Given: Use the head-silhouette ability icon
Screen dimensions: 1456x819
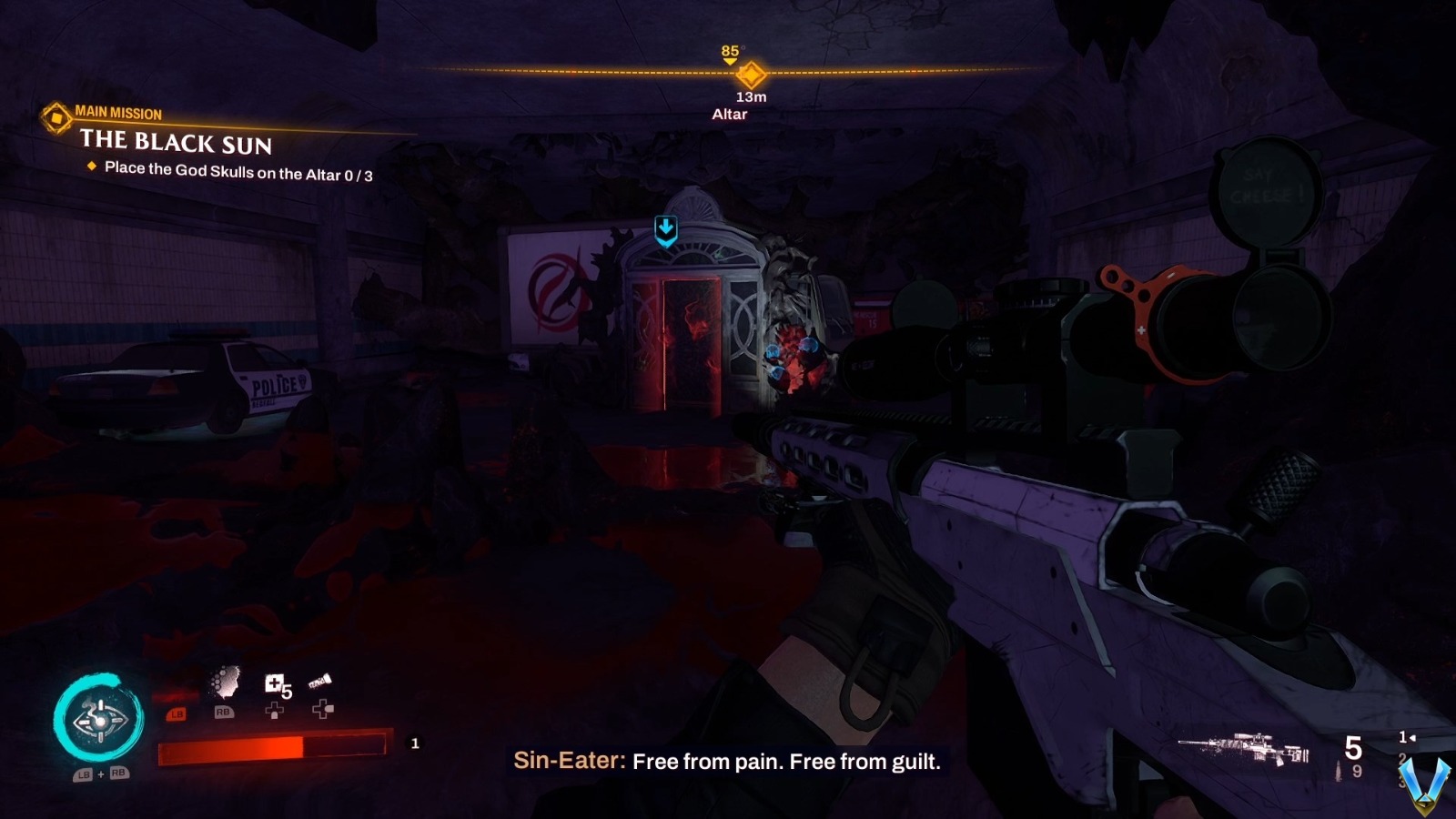Looking at the screenshot, I should click(x=225, y=682).
